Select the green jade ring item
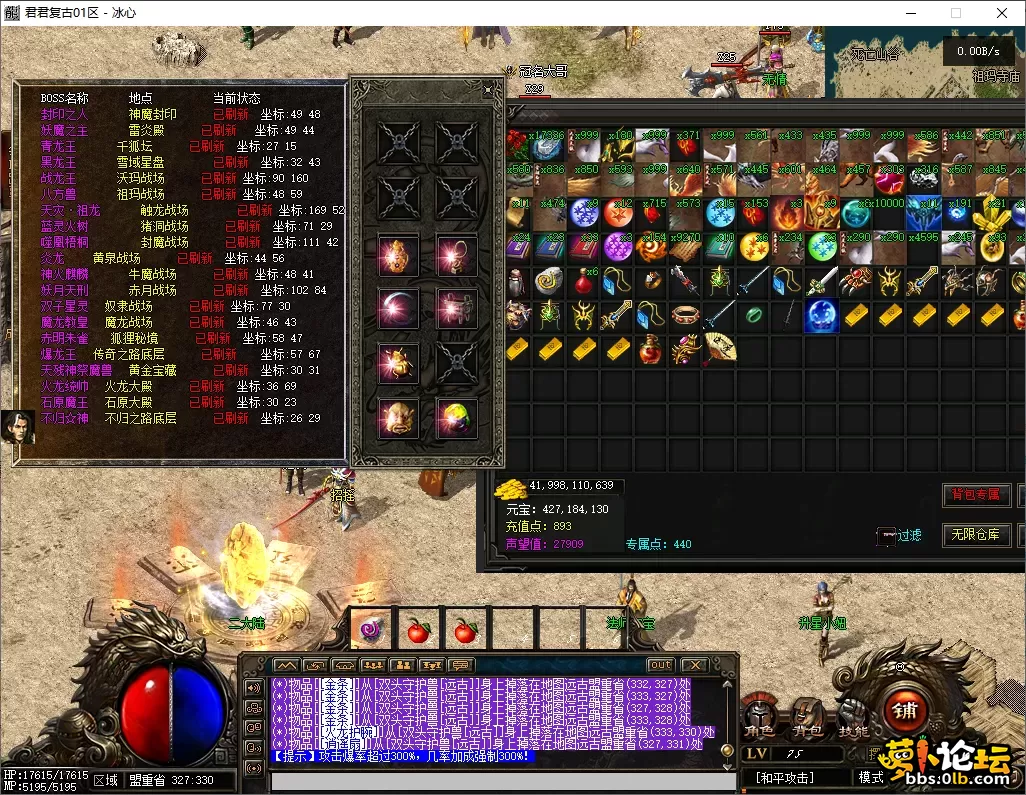The height and width of the screenshot is (795, 1026). point(754,316)
